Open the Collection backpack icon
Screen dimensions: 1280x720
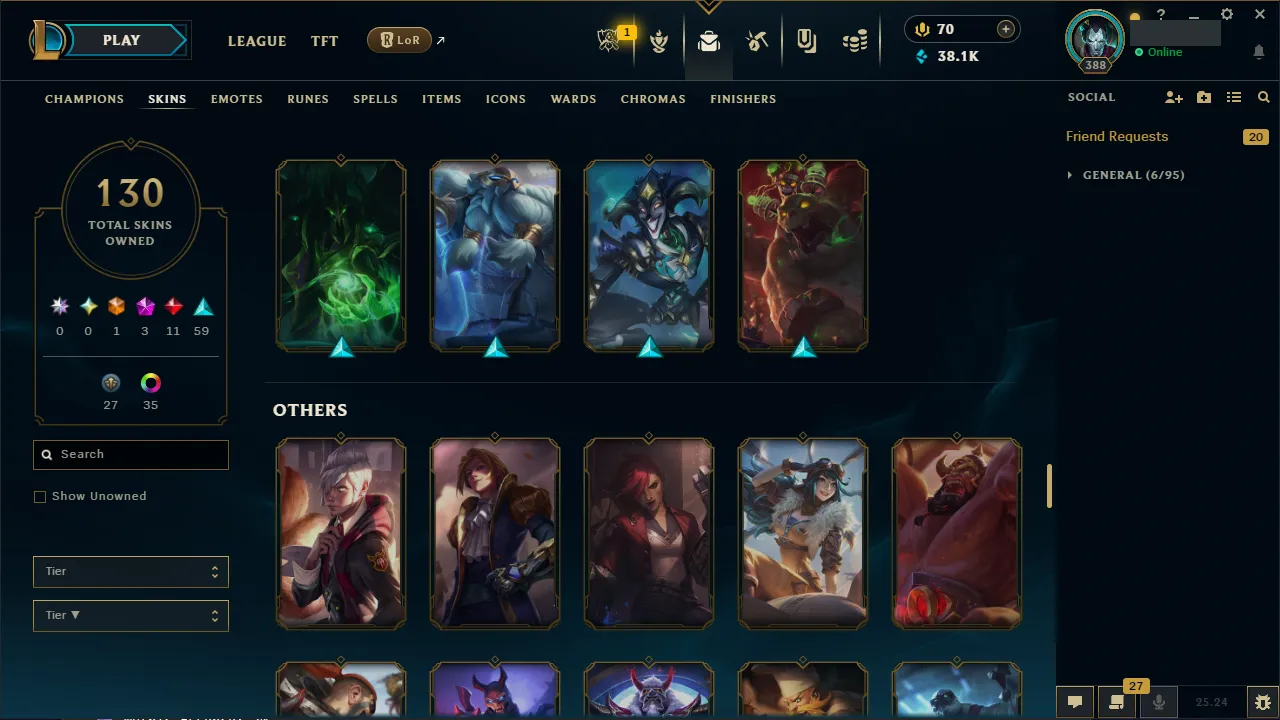point(708,41)
